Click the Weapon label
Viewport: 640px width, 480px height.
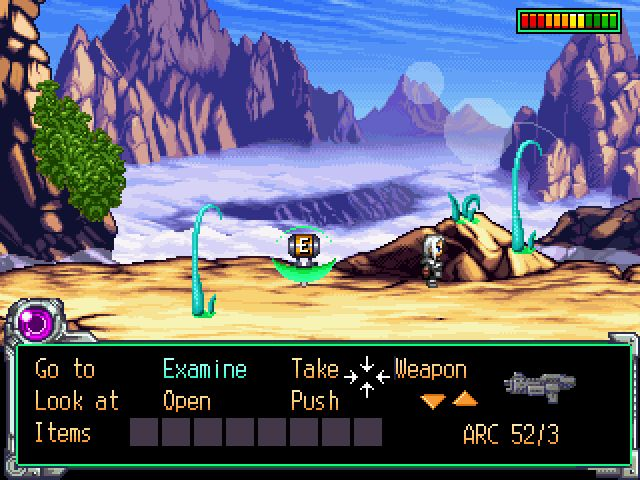click(430, 370)
